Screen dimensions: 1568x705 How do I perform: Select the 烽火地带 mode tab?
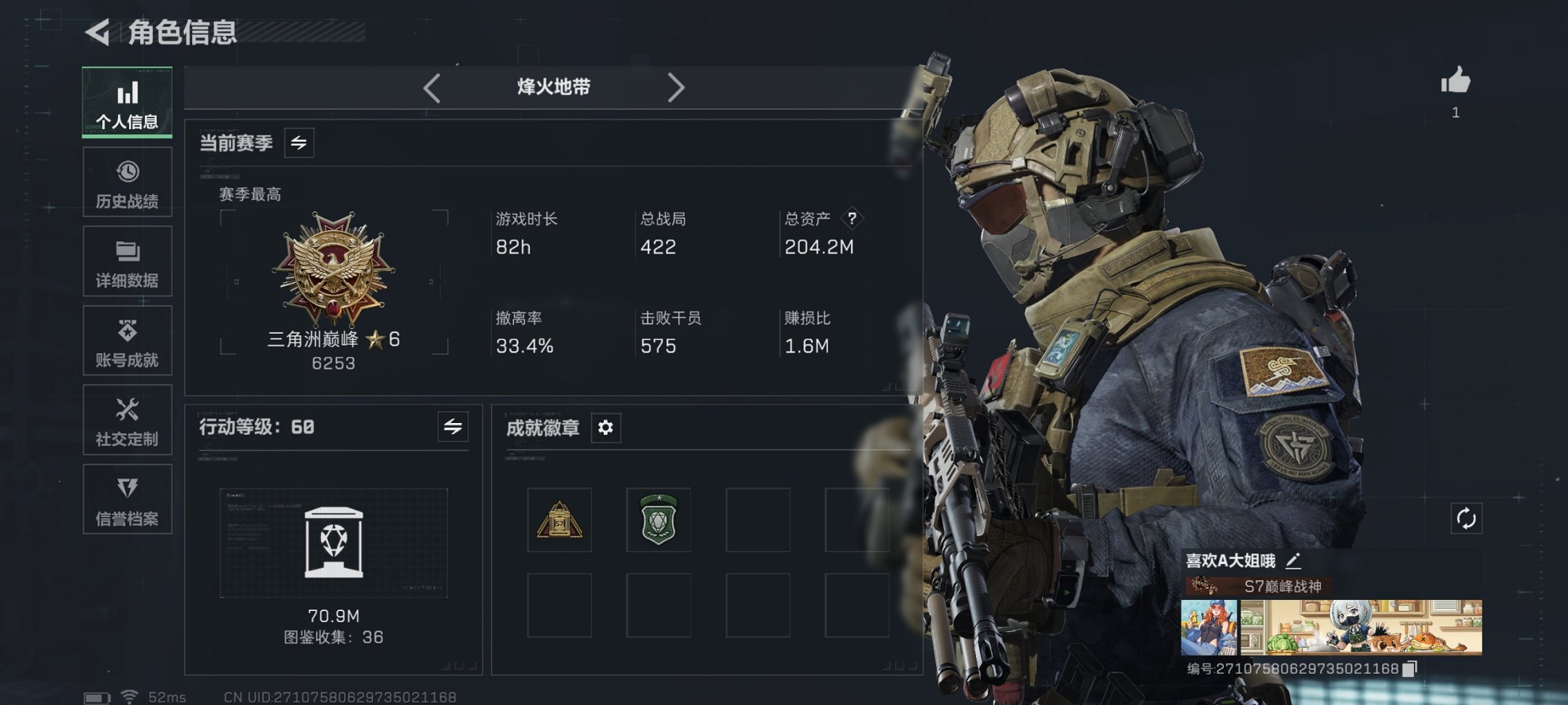[x=555, y=87]
